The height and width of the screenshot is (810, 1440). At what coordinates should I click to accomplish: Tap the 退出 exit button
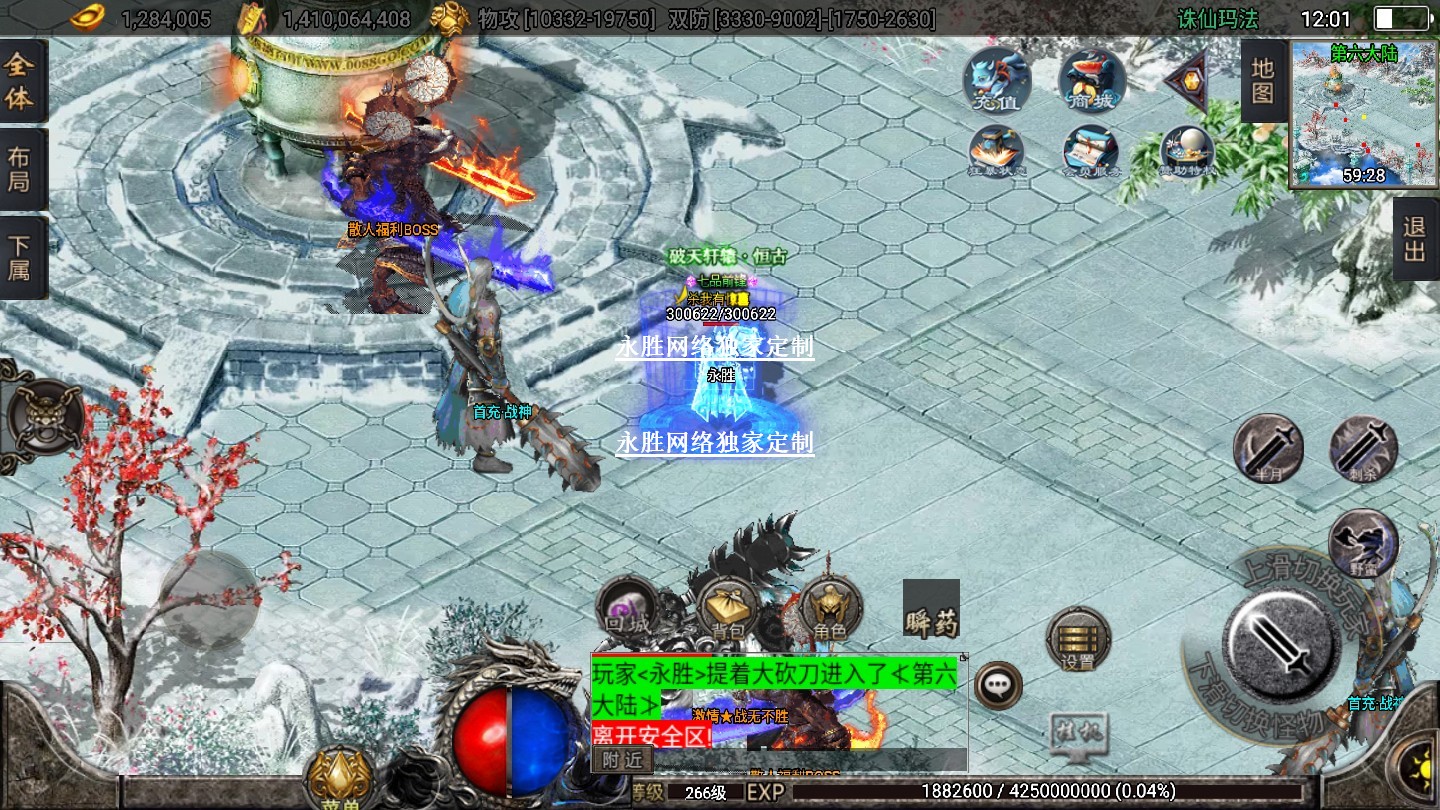tap(1414, 239)
